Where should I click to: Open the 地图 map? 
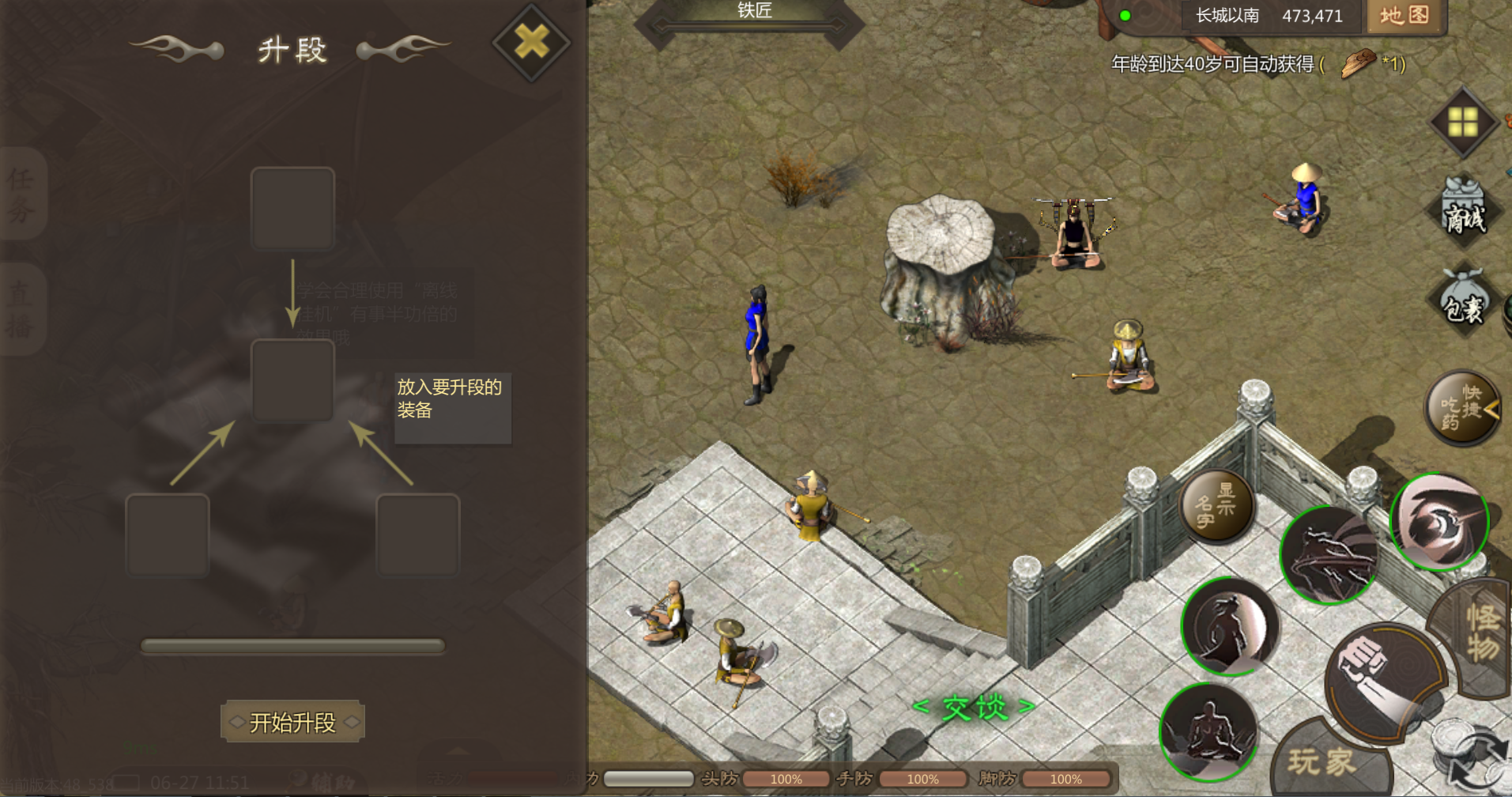(1405, 16)
